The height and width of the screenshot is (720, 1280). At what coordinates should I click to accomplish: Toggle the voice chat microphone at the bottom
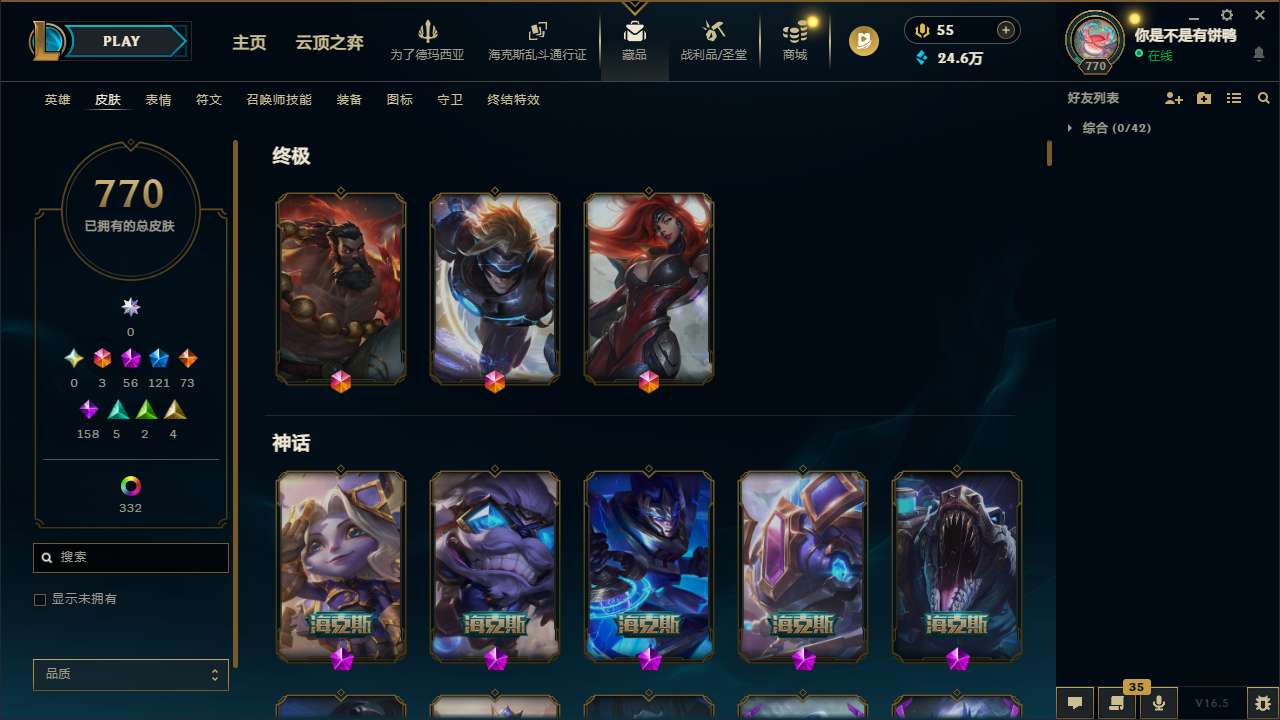tap(1158, 703)
